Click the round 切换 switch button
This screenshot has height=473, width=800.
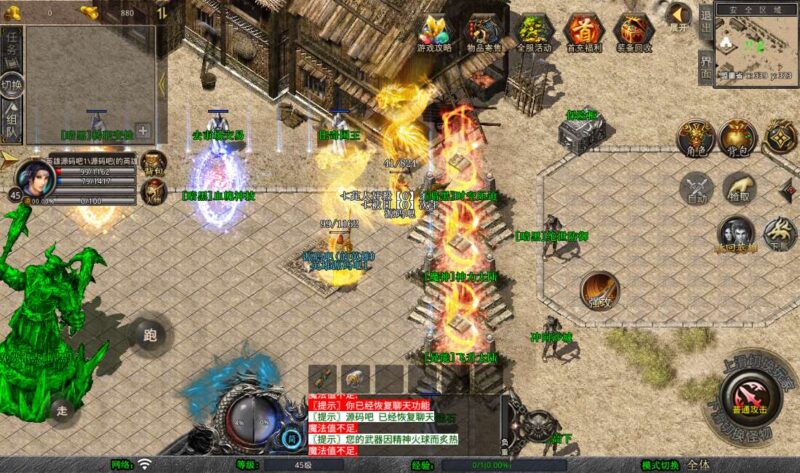pos(11,84)
